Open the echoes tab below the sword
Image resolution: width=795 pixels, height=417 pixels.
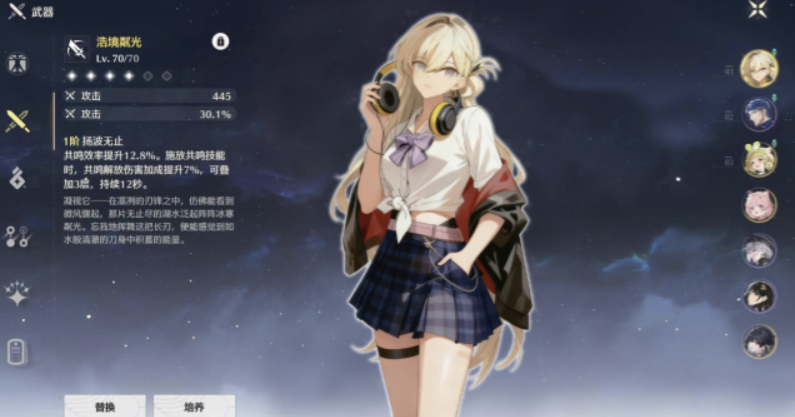click(x=17, y=178)
